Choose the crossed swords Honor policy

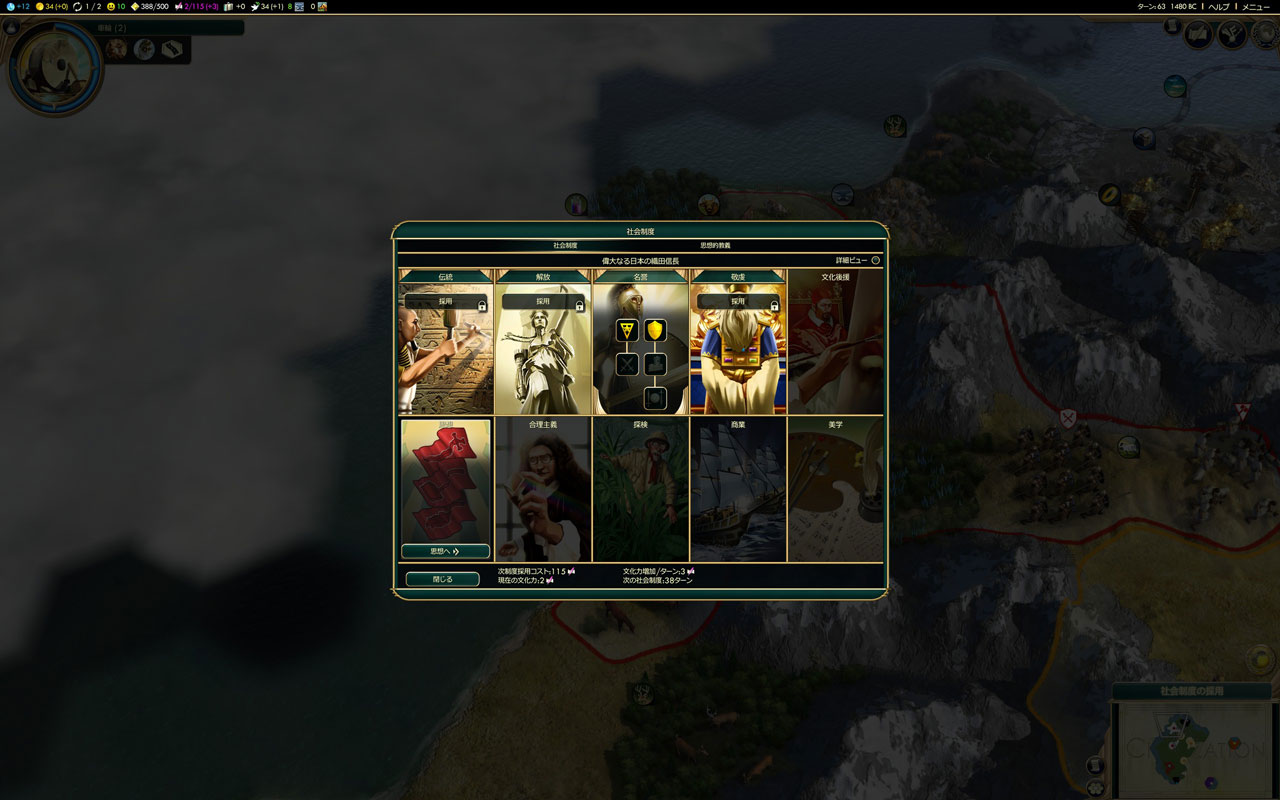[x=627, y=365]
